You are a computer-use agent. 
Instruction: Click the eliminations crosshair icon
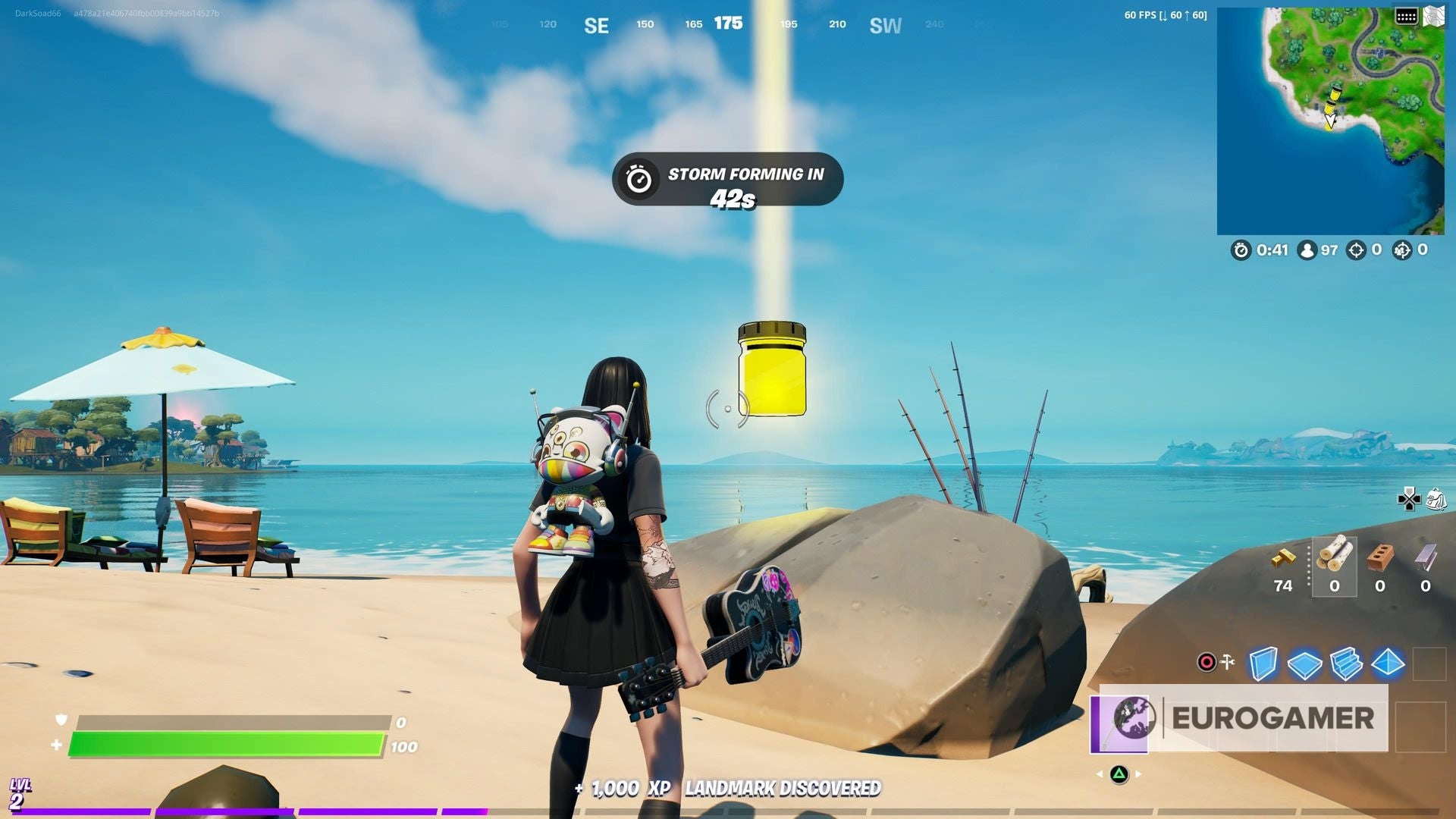[1357, 250]
